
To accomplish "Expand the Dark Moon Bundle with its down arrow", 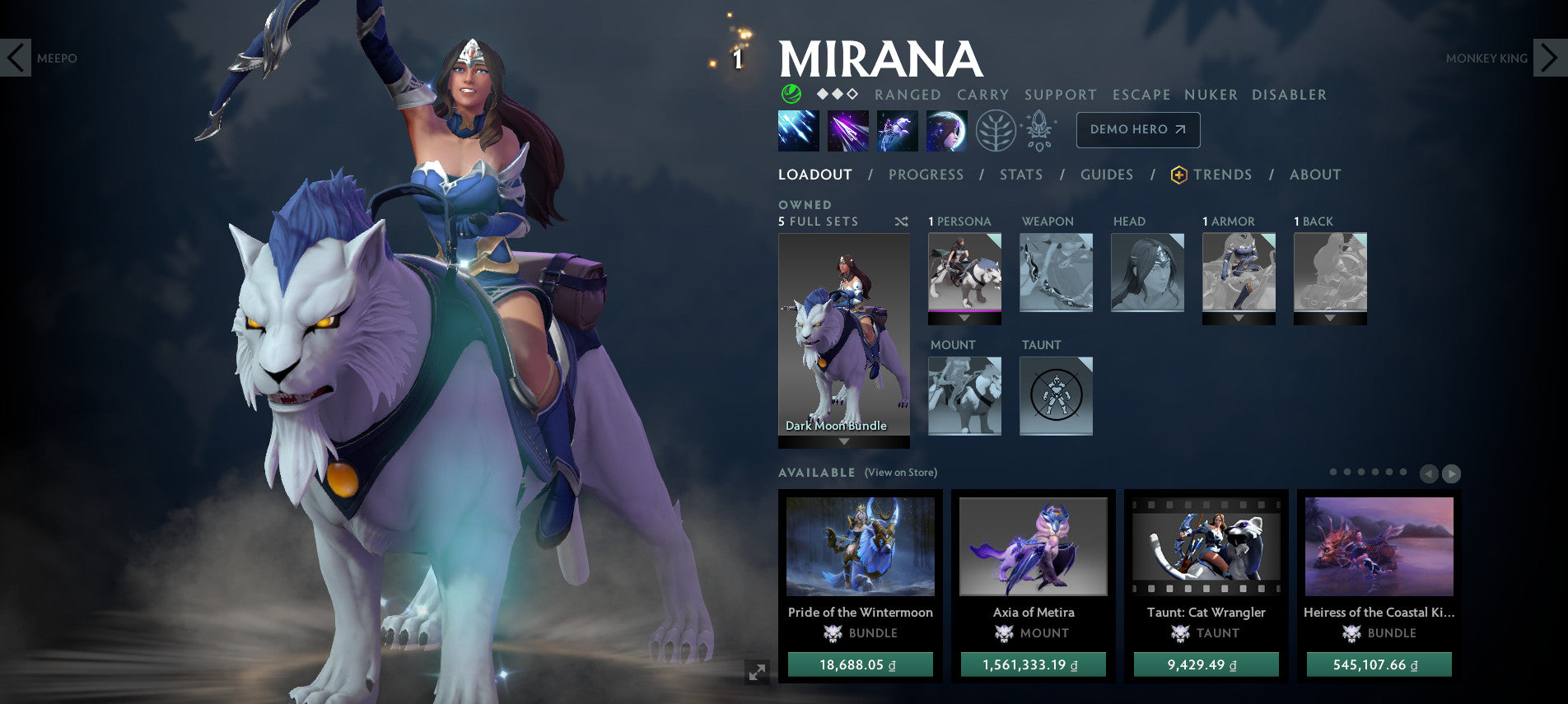I will coord(843,442).
